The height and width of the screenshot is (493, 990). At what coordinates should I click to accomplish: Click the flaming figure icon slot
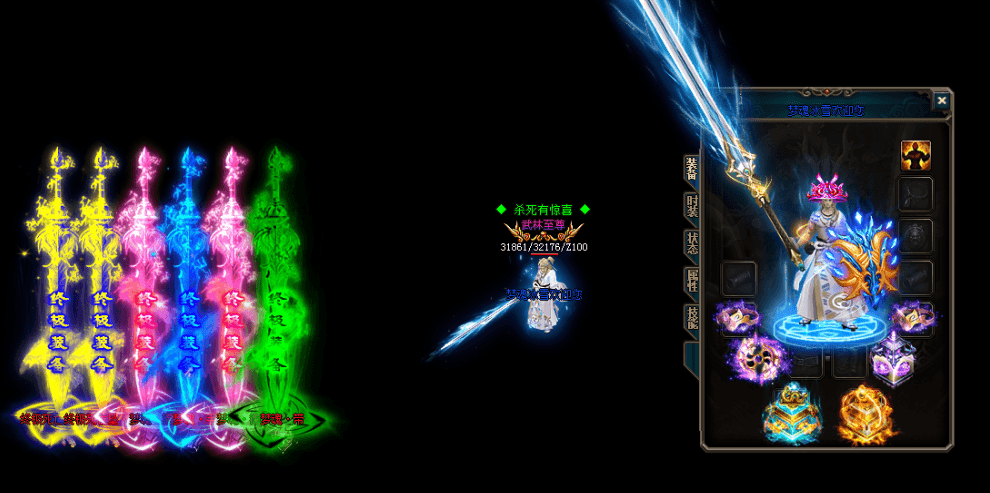pos(915,155)
